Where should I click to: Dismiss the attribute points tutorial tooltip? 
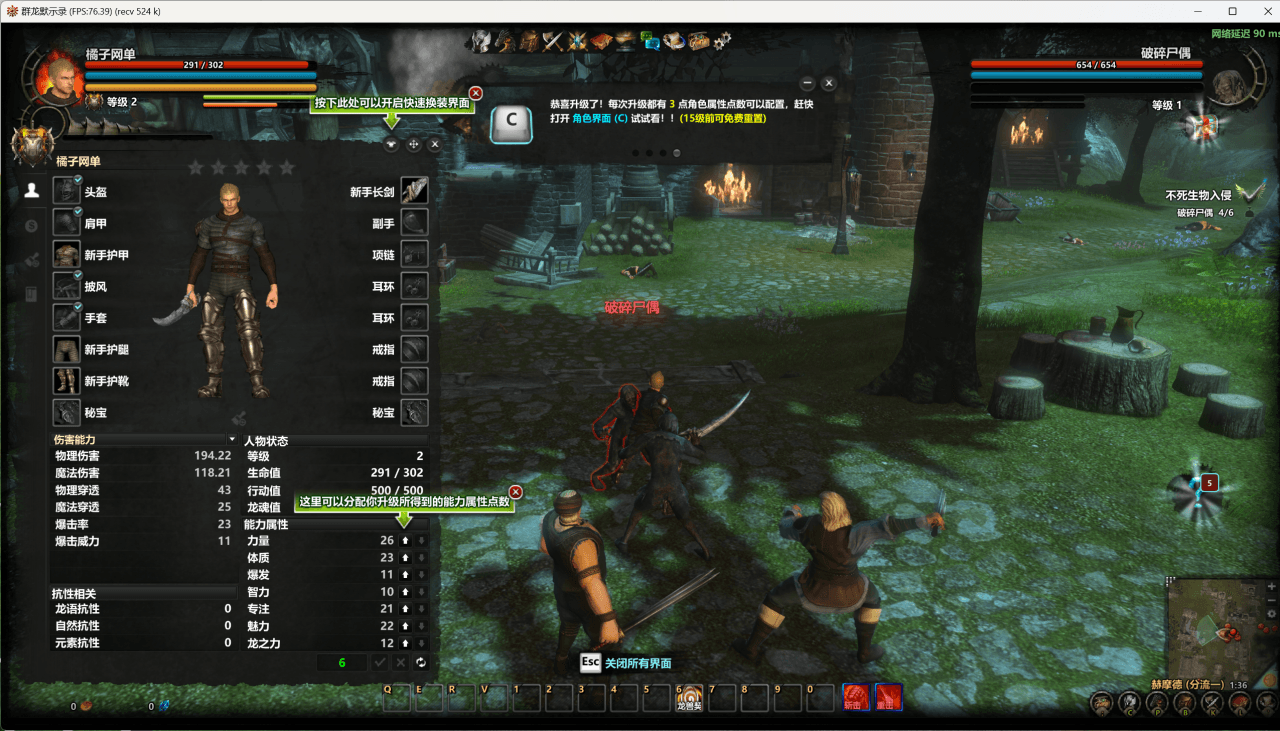(516, 492)
